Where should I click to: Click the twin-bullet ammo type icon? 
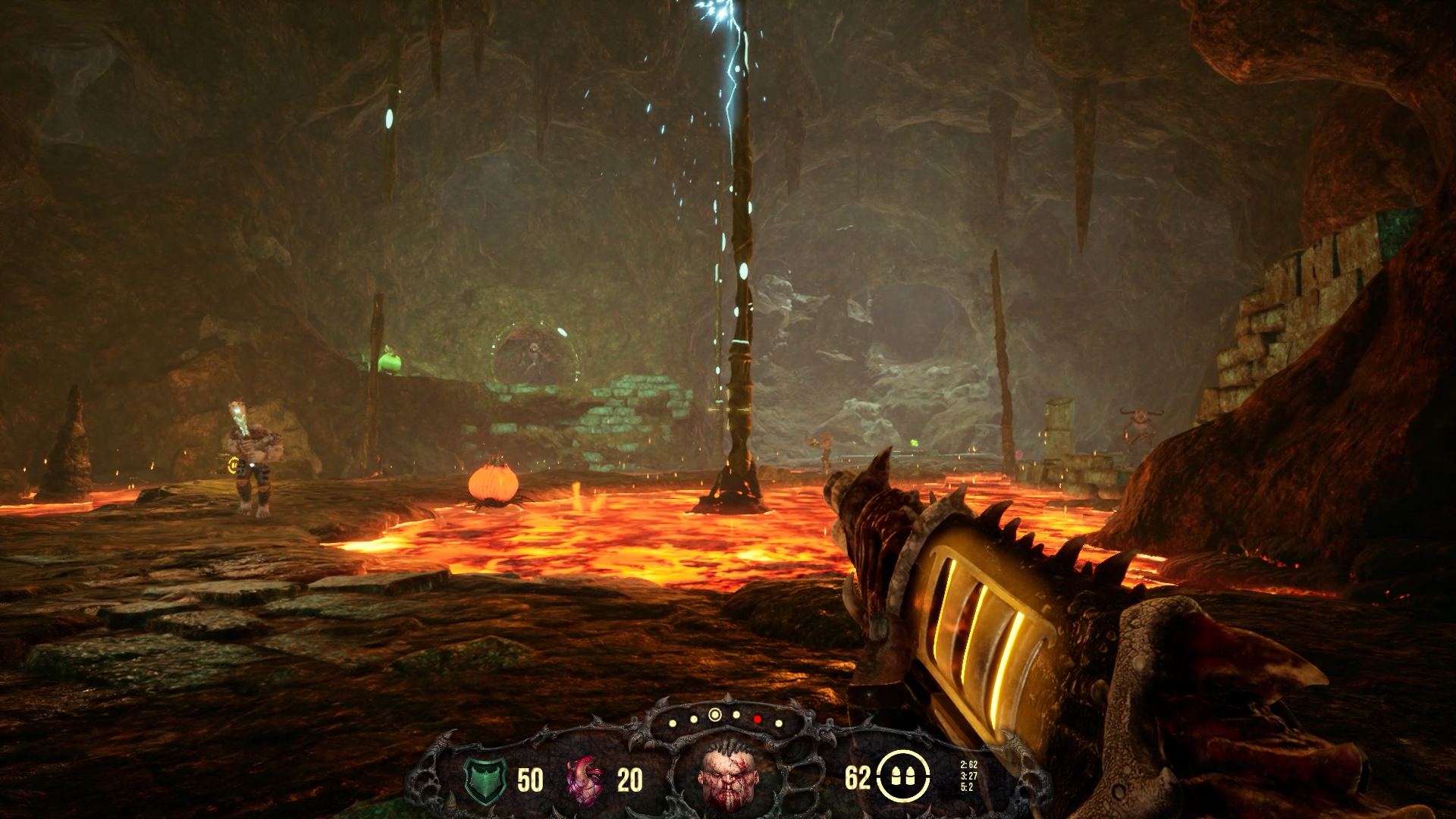902,778
